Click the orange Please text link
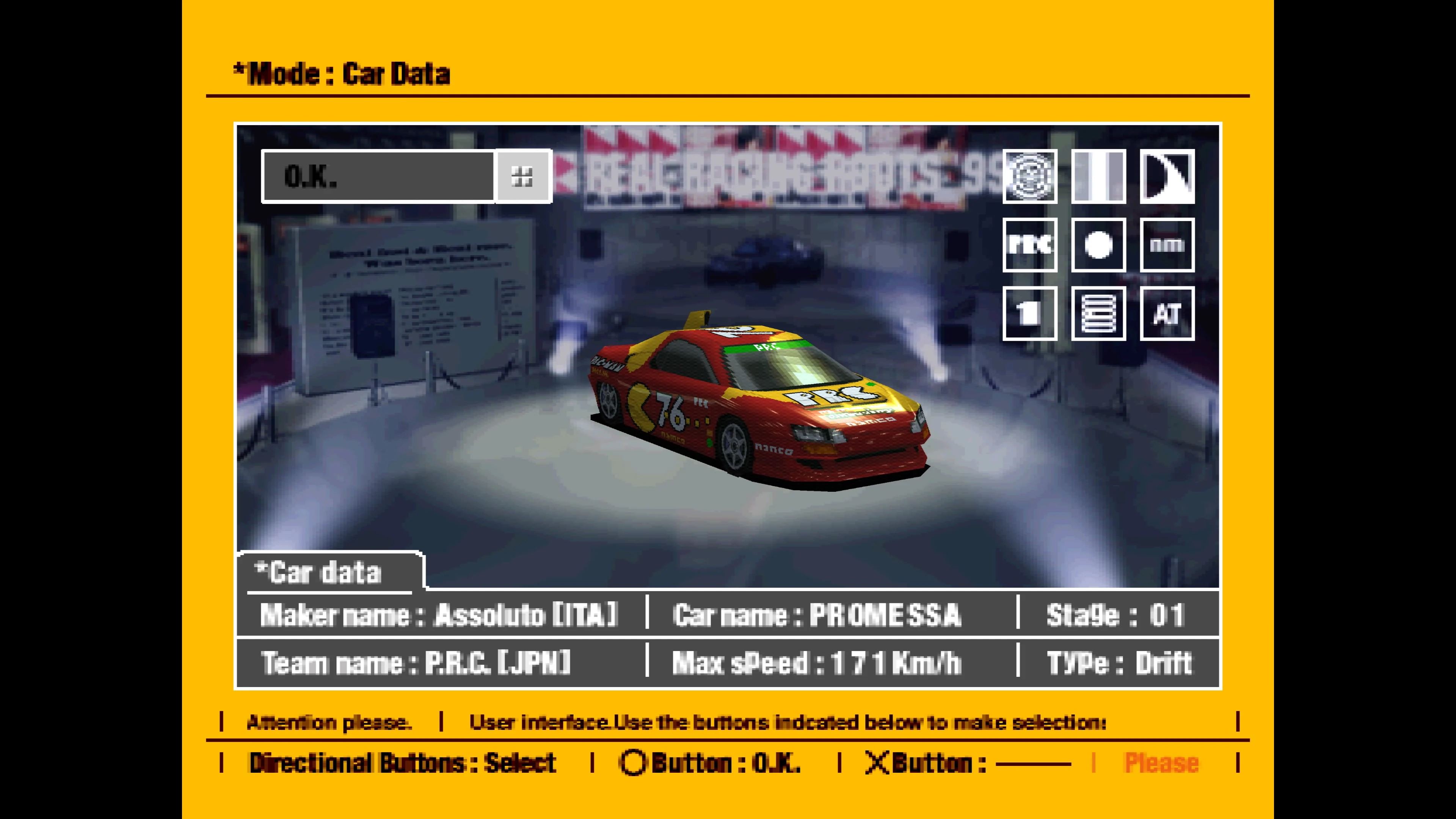The width and height of the screenshot is (1456, 819). tap(1161, 763)
